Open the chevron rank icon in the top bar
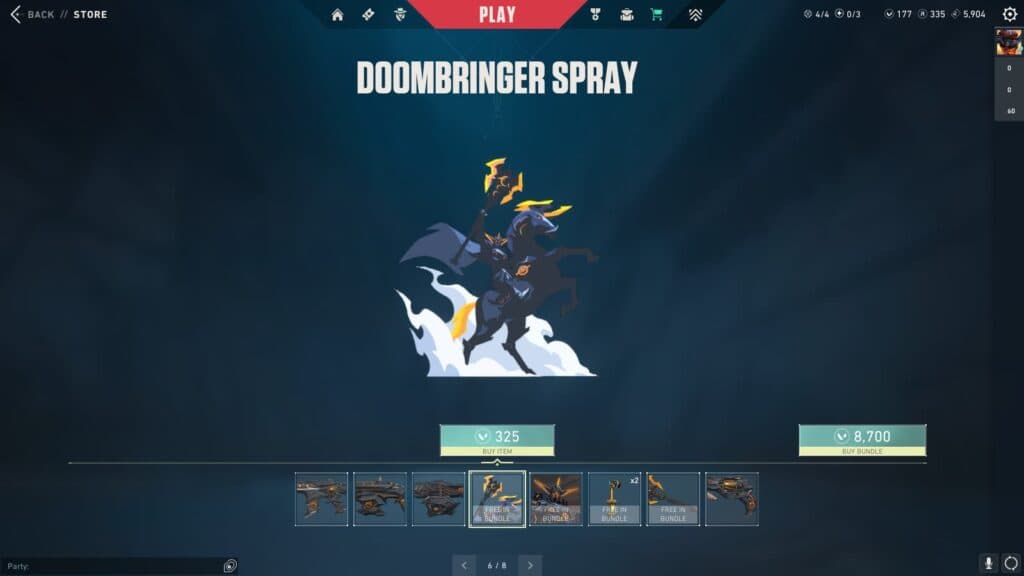Screen dimensions: 1024x576 (695, 15)
